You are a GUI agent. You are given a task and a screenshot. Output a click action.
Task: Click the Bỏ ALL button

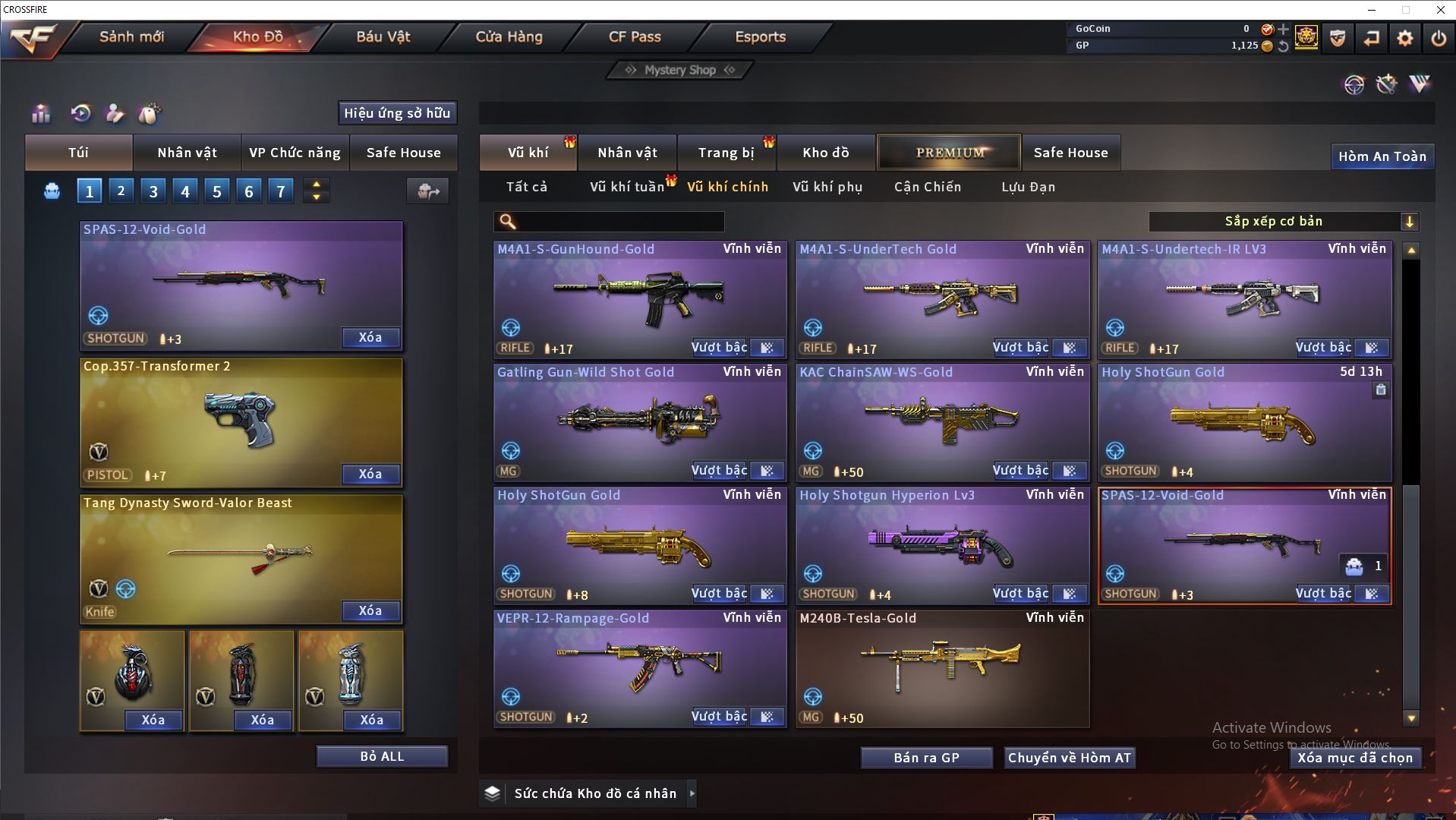(382, 756)
